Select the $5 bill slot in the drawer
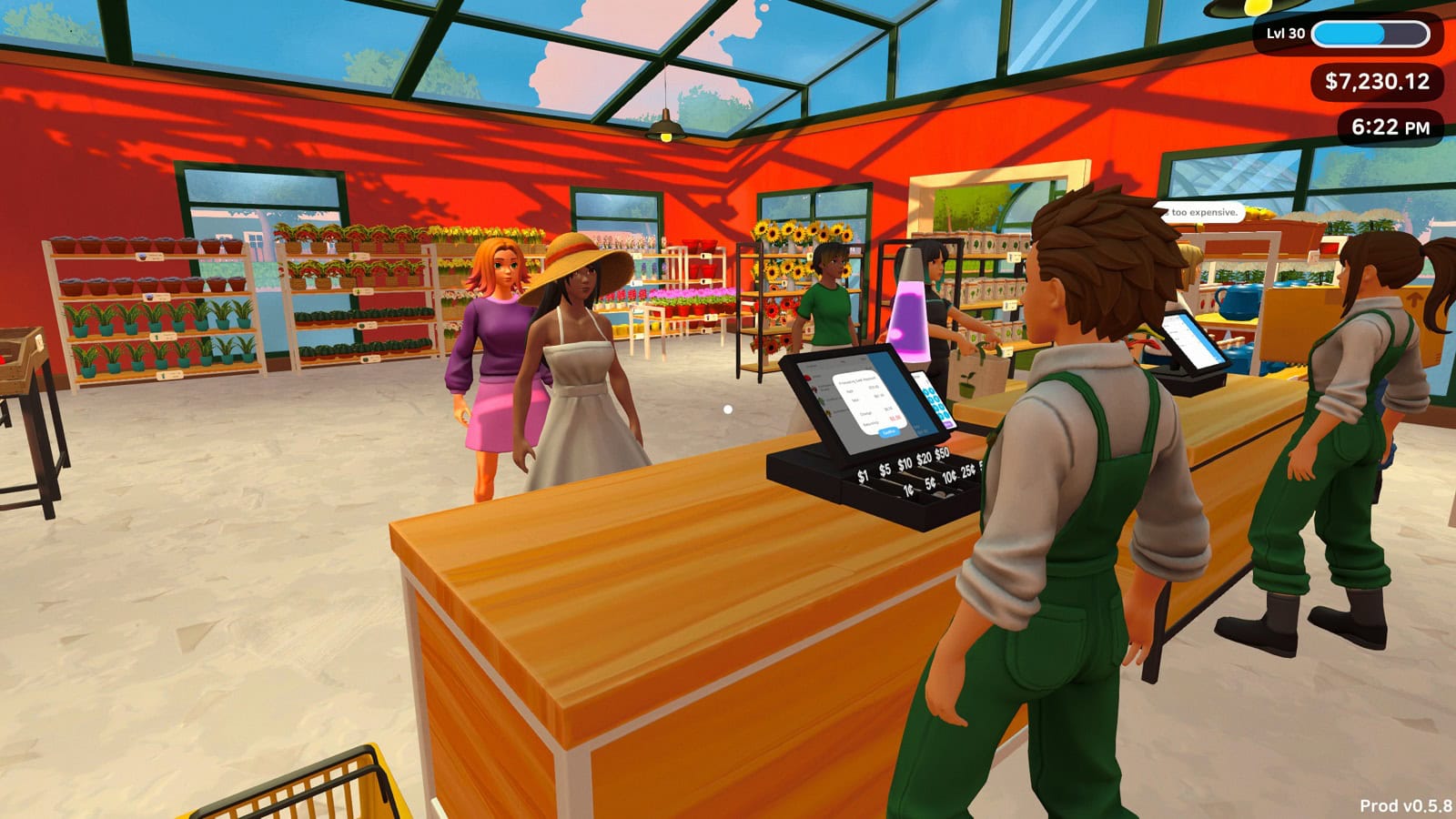The width and height of the screenshot is (1456, 819). pyautogui.click(x=885, y=470)
